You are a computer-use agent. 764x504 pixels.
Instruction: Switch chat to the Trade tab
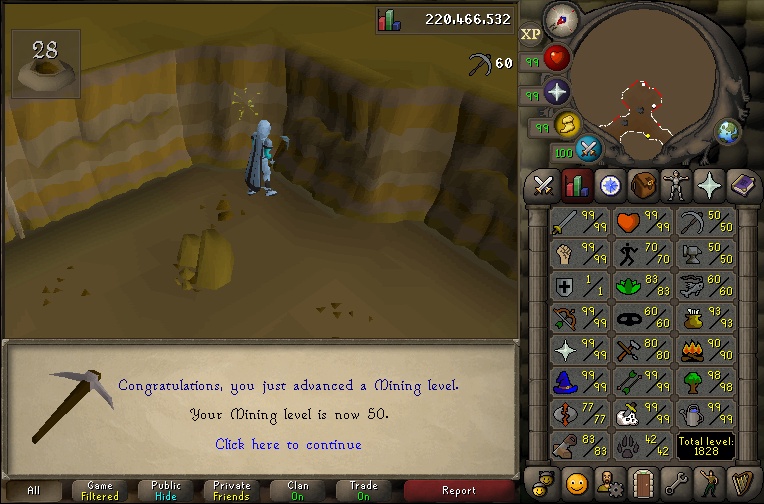364,490
